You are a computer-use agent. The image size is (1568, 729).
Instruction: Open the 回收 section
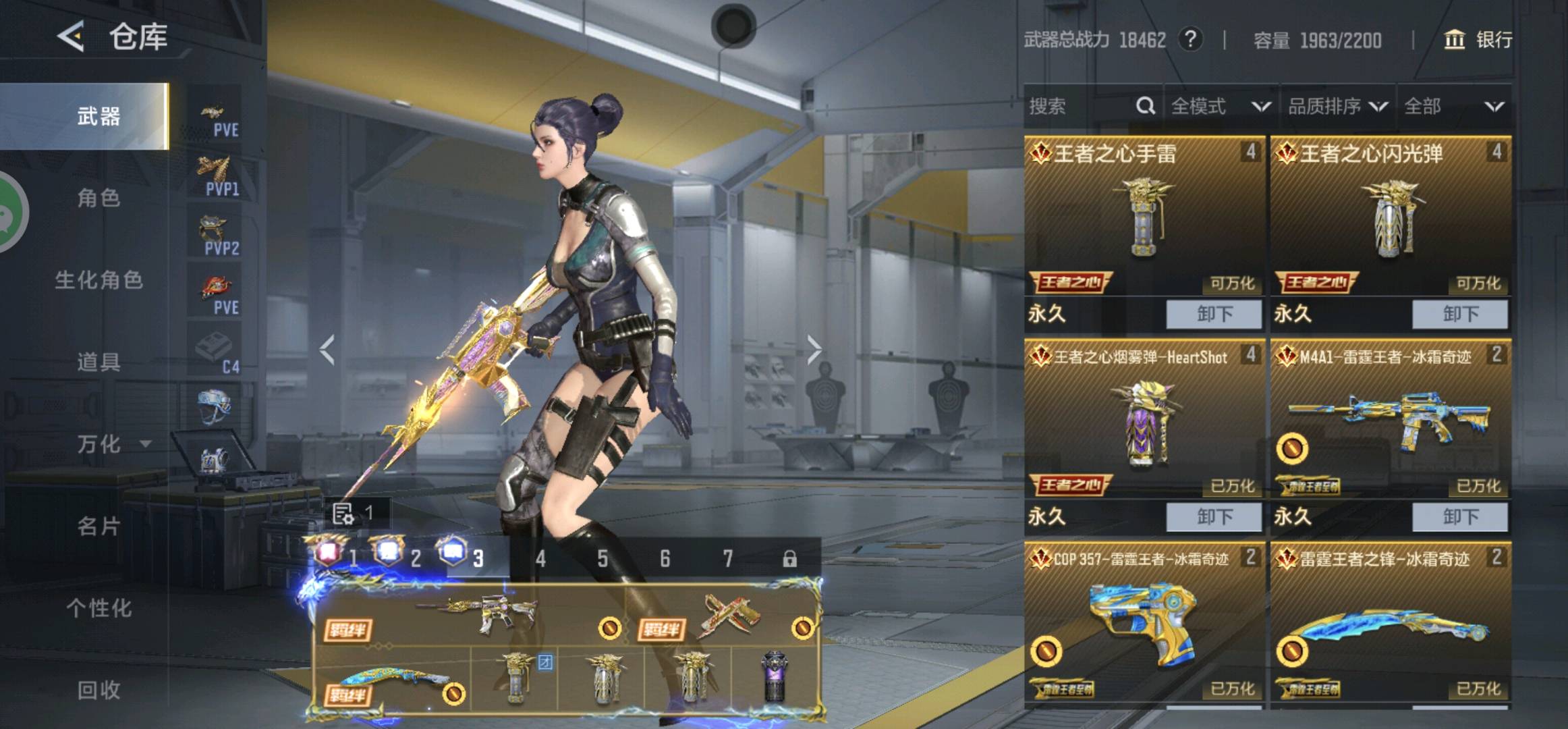pyautogui.click(x=99, y=689)
